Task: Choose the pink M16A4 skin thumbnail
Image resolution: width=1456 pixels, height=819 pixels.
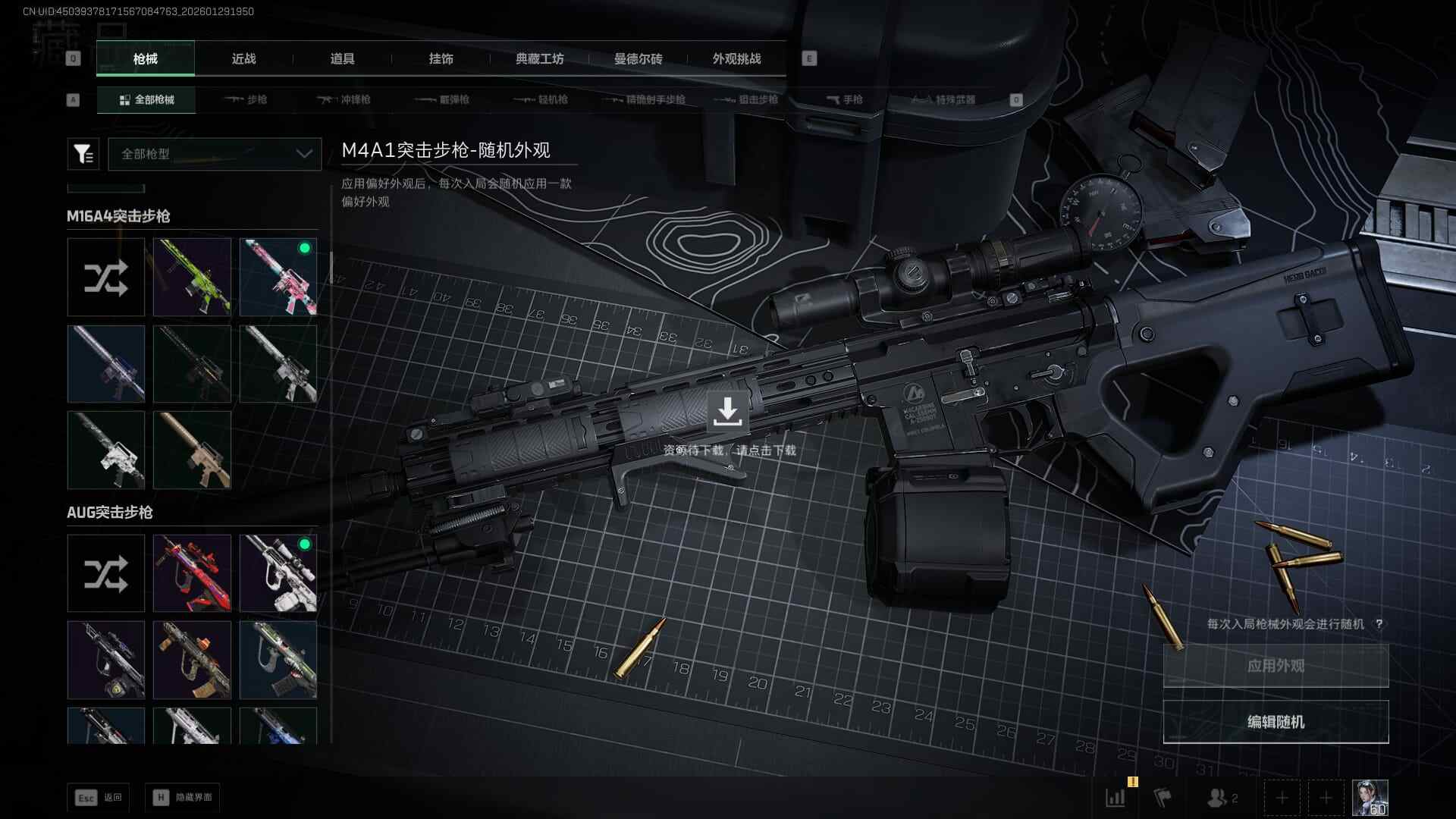Action: click(278, 277)
